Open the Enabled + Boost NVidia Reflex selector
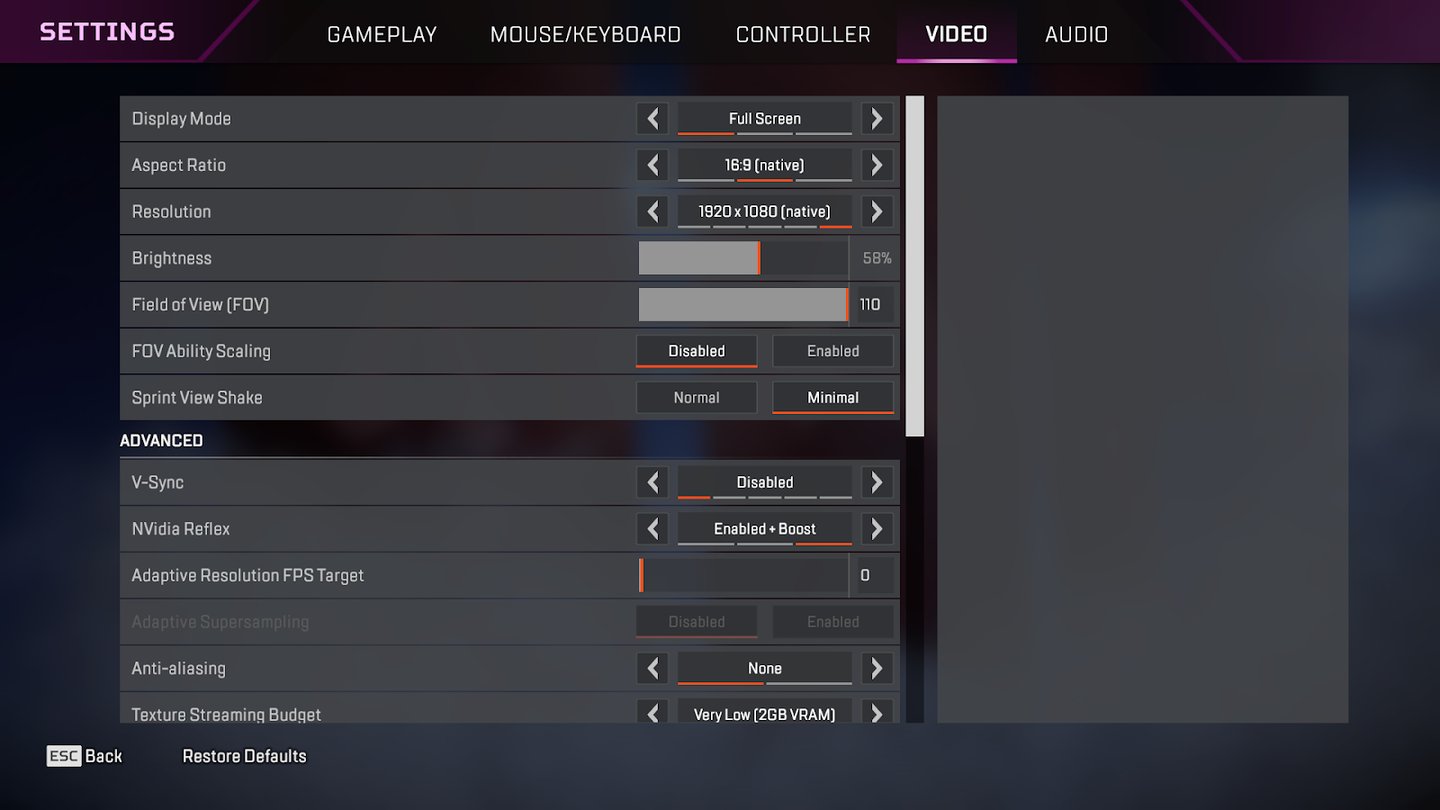Viewport: 1440px width, 810px height. (x=764, y=529)
